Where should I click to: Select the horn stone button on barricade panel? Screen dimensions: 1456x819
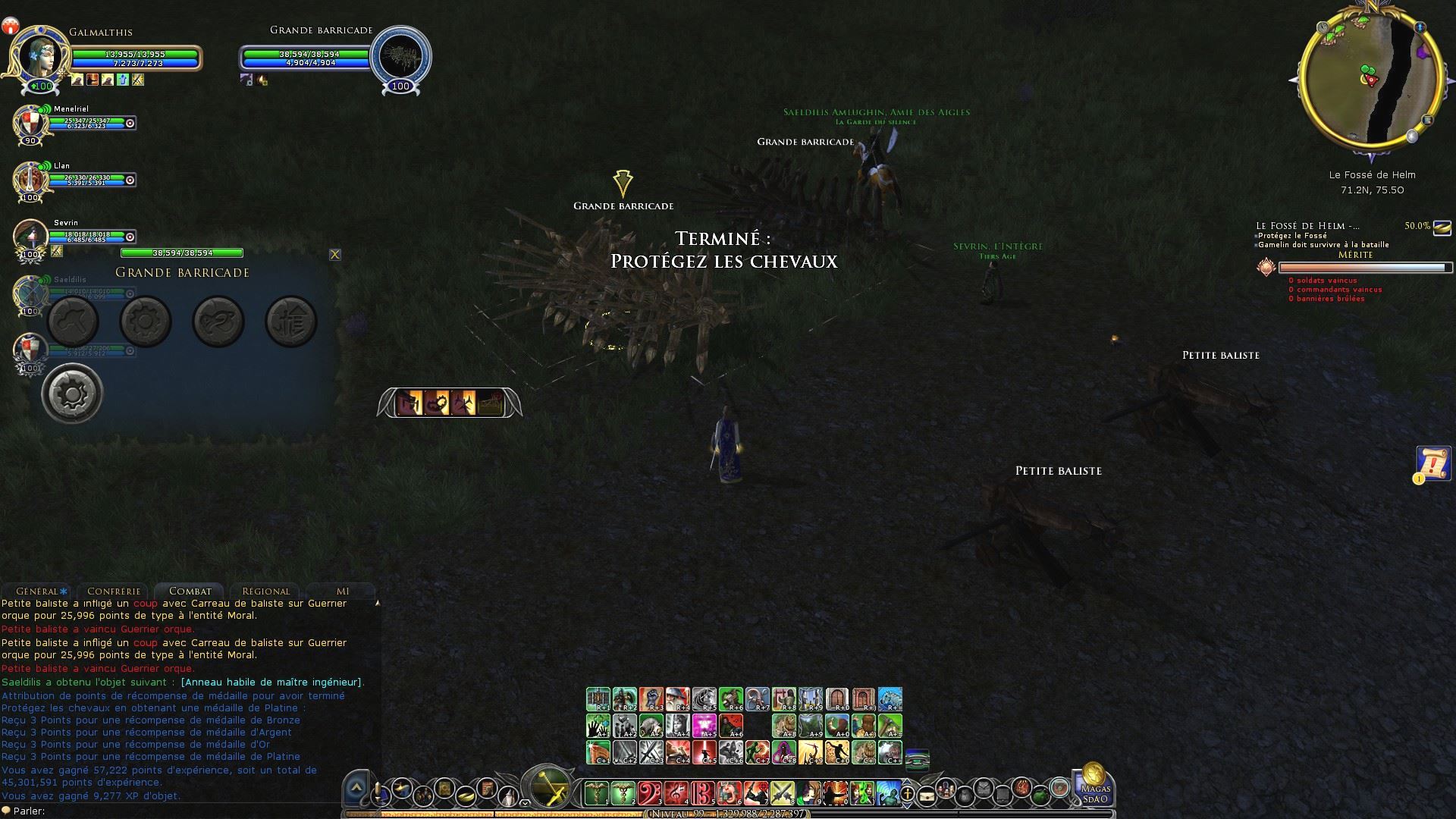point(218,322)
